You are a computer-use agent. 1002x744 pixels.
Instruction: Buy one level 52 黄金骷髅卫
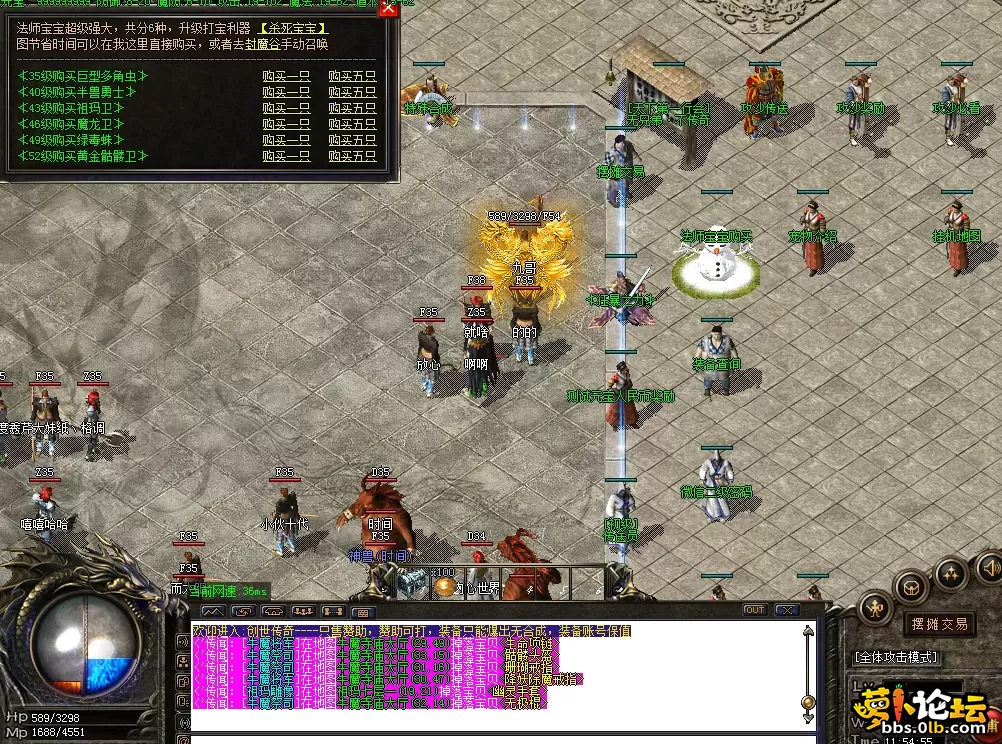pyautogui.click(x=285, y=156)
